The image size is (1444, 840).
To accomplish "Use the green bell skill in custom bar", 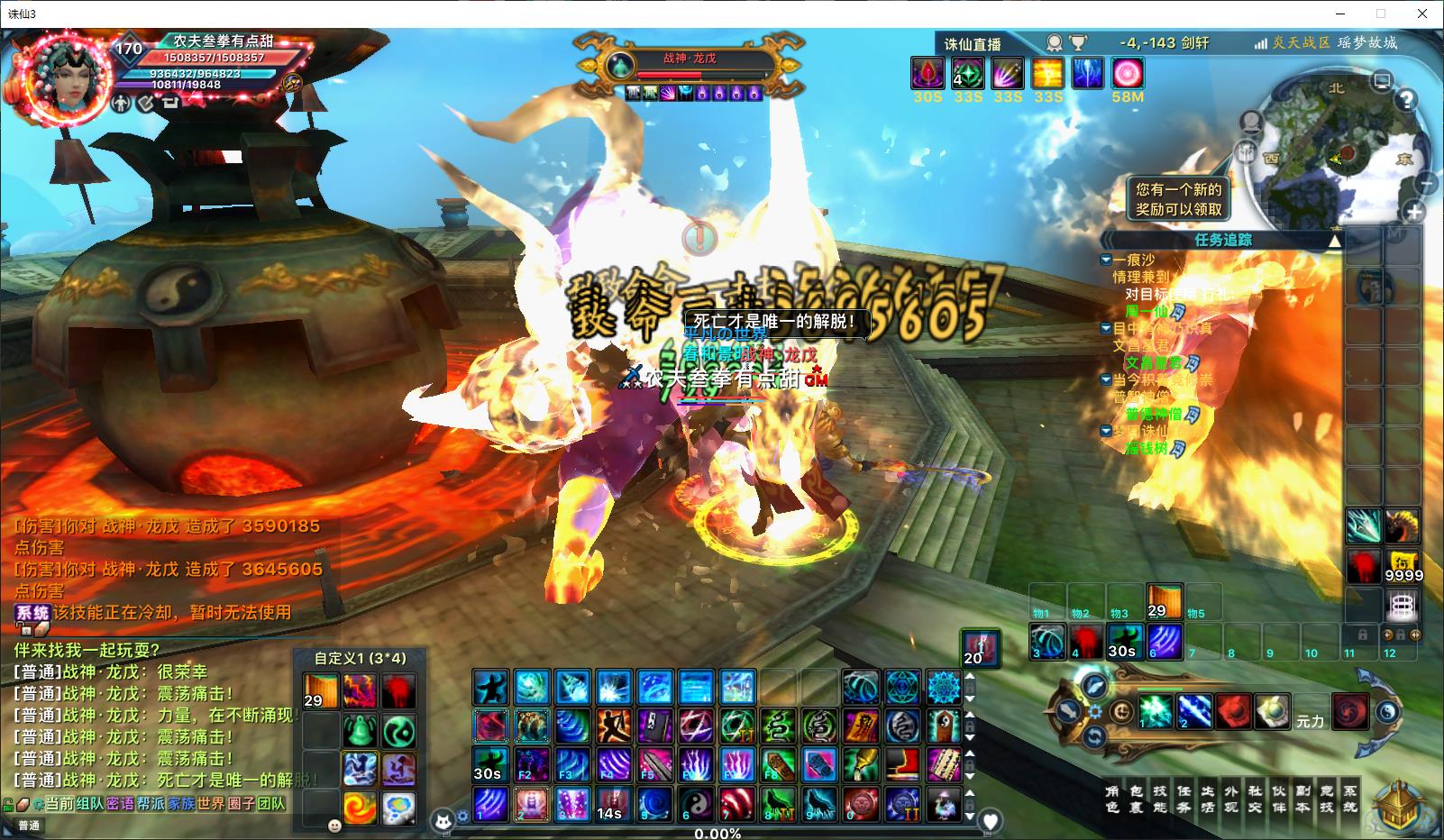I will pos(360,730).
